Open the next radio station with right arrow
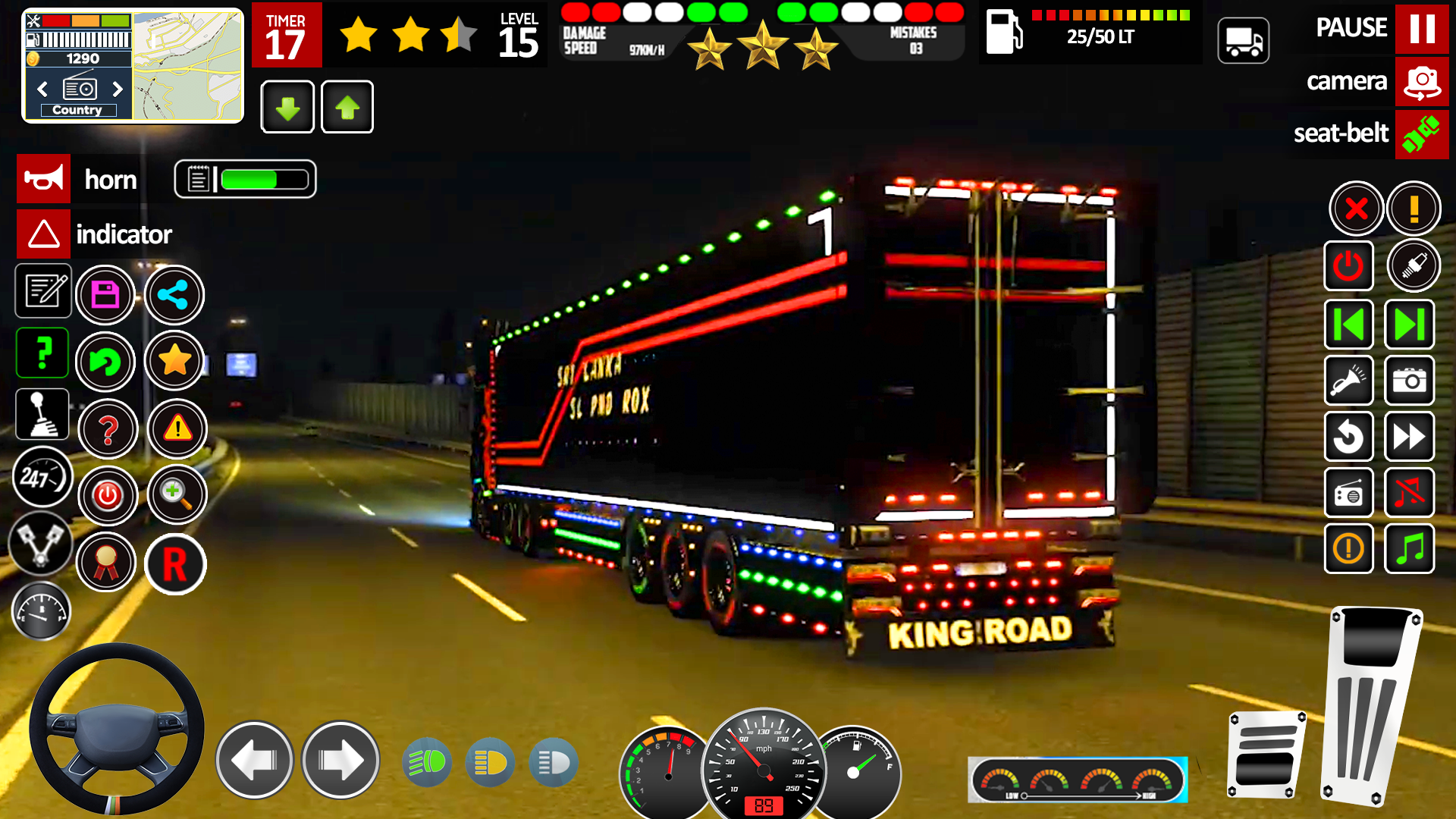The width and height of the screenshot is (1456, 819). pyautogui.click(x=118, y=89)
